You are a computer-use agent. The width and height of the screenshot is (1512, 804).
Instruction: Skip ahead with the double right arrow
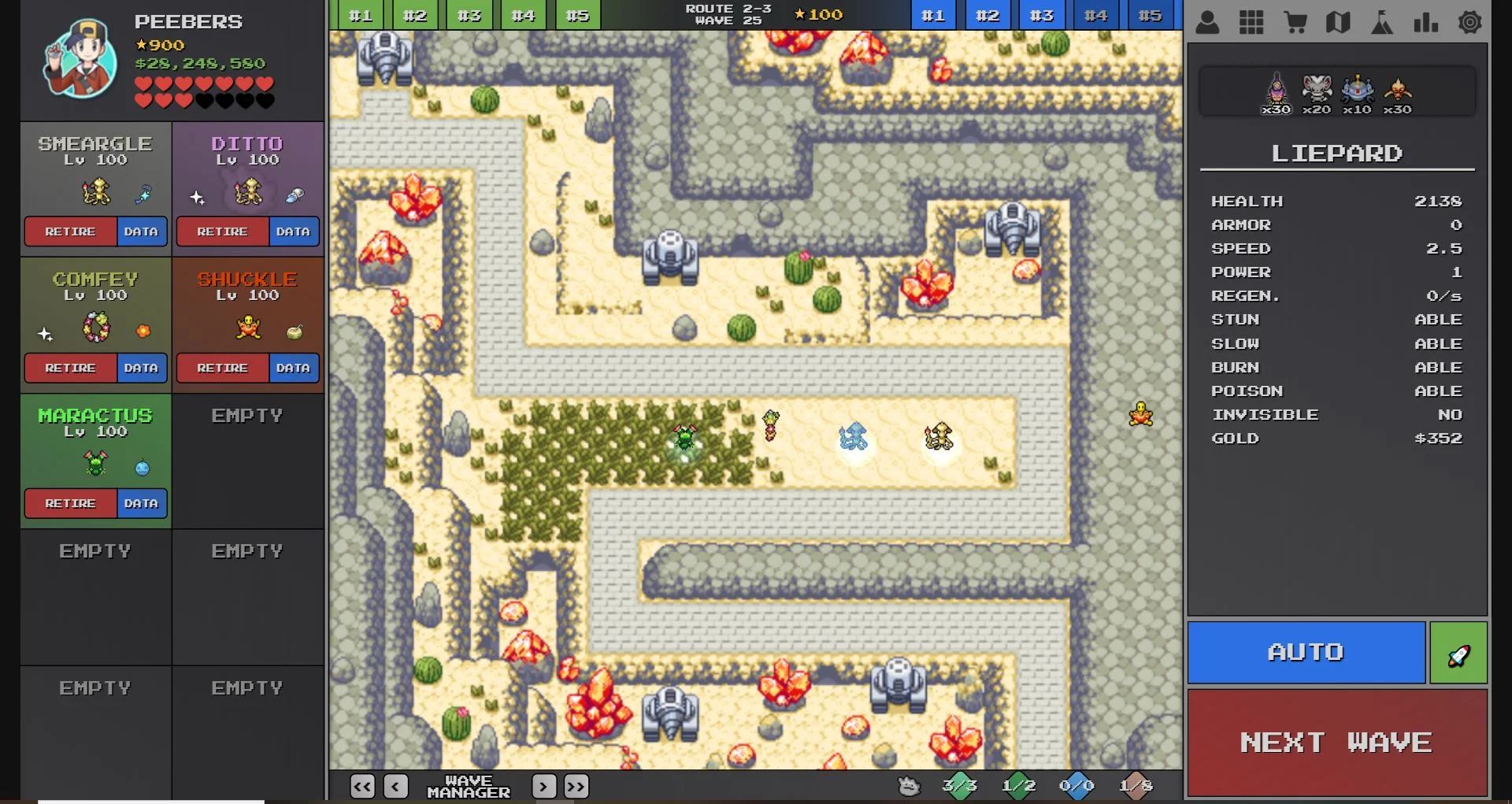click(576, 786)
